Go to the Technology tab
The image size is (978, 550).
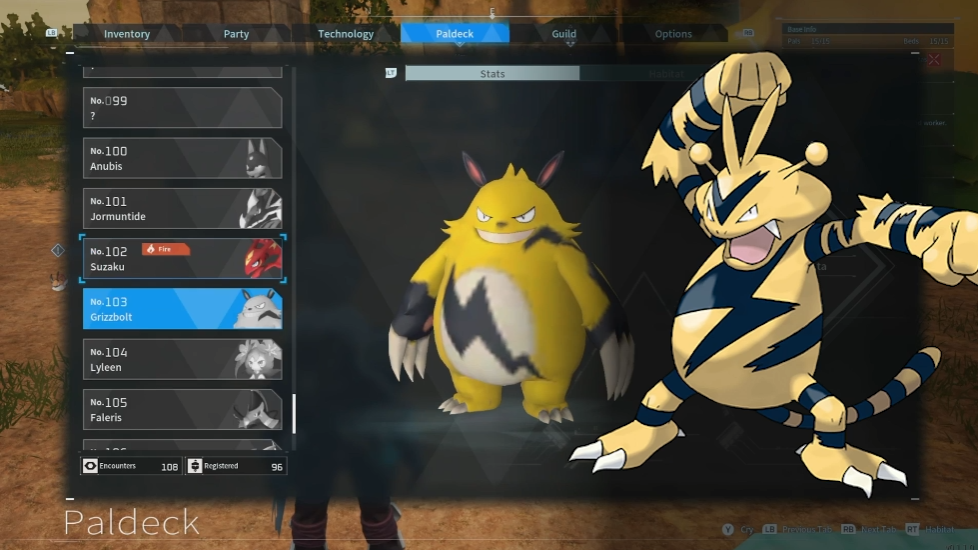click(345, 34)
